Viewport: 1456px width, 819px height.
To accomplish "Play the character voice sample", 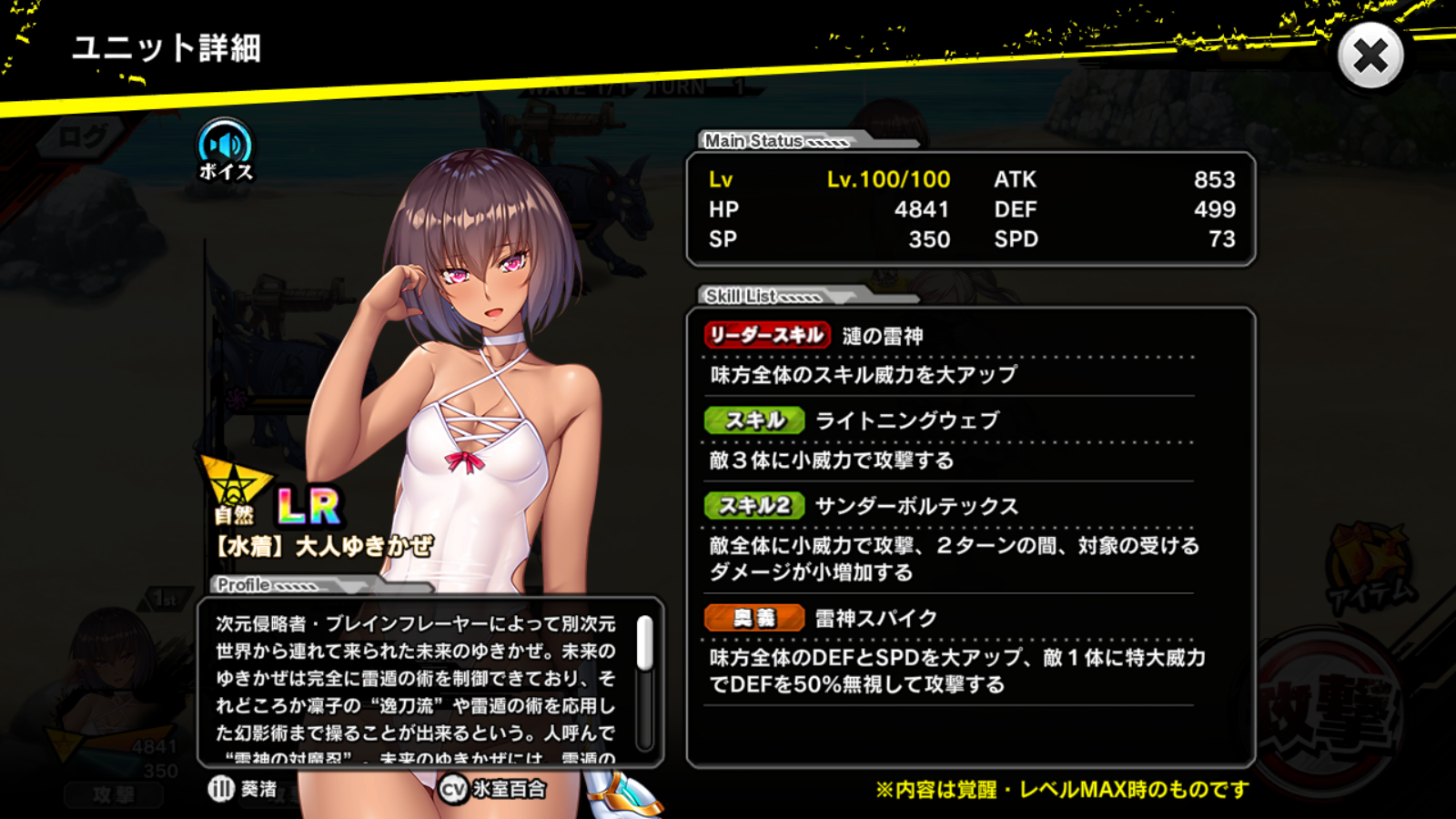I will 225,148.
